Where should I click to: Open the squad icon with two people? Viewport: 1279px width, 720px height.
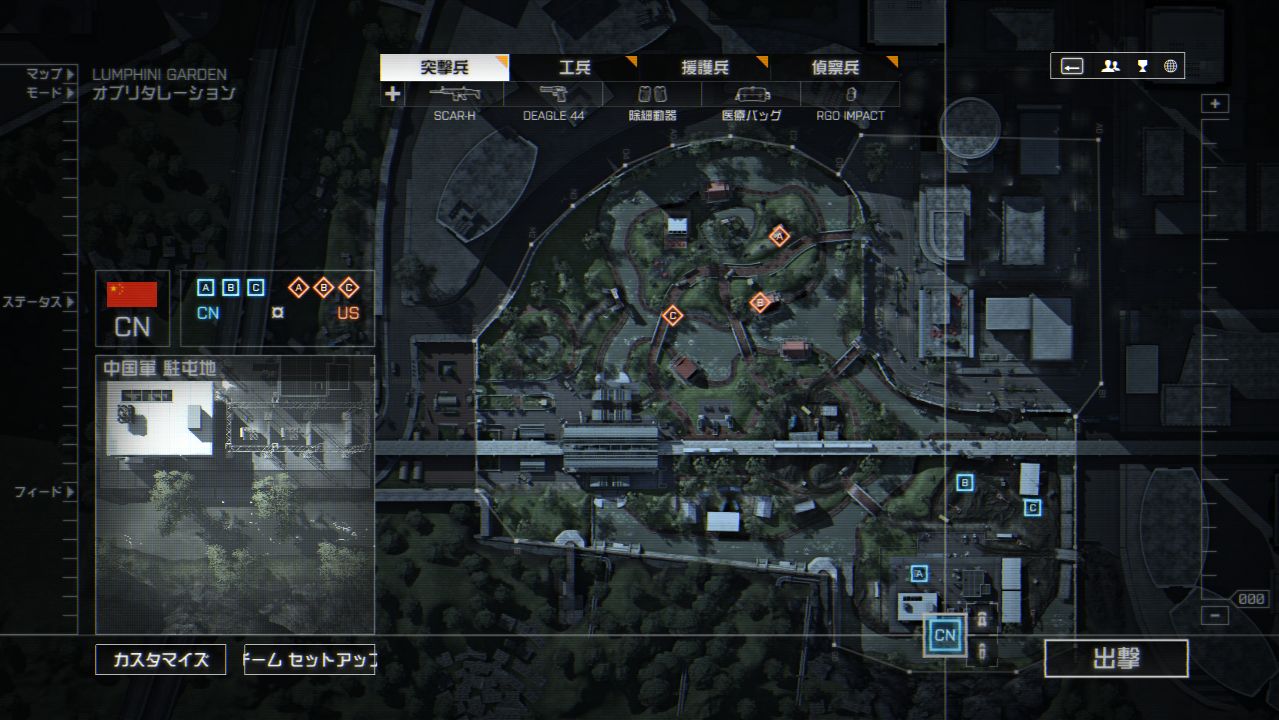[1110, 66]
